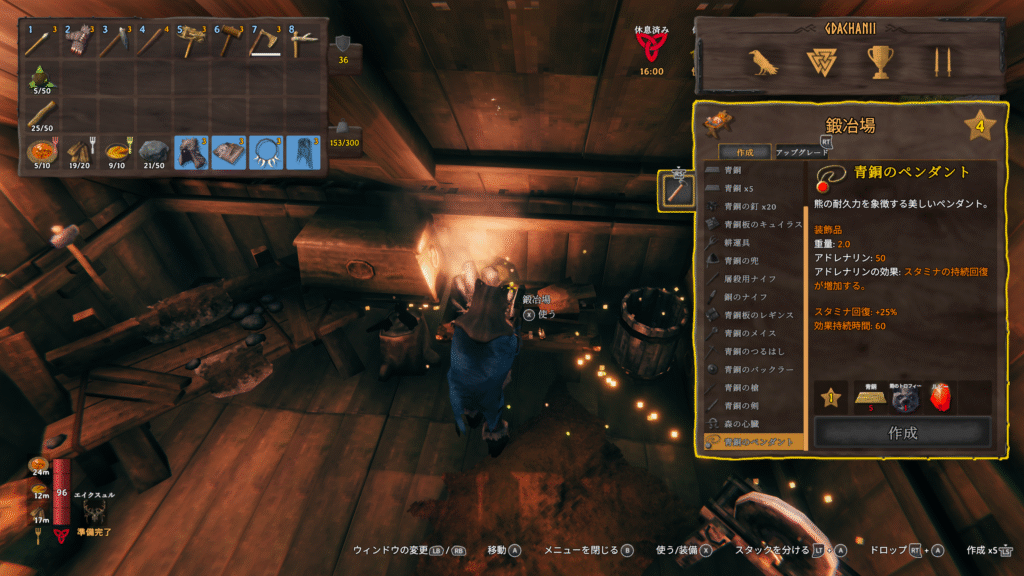Open the valknut triangle skills icon
This screenshot has width=1024, height=576.
click(x=821, y=63)
